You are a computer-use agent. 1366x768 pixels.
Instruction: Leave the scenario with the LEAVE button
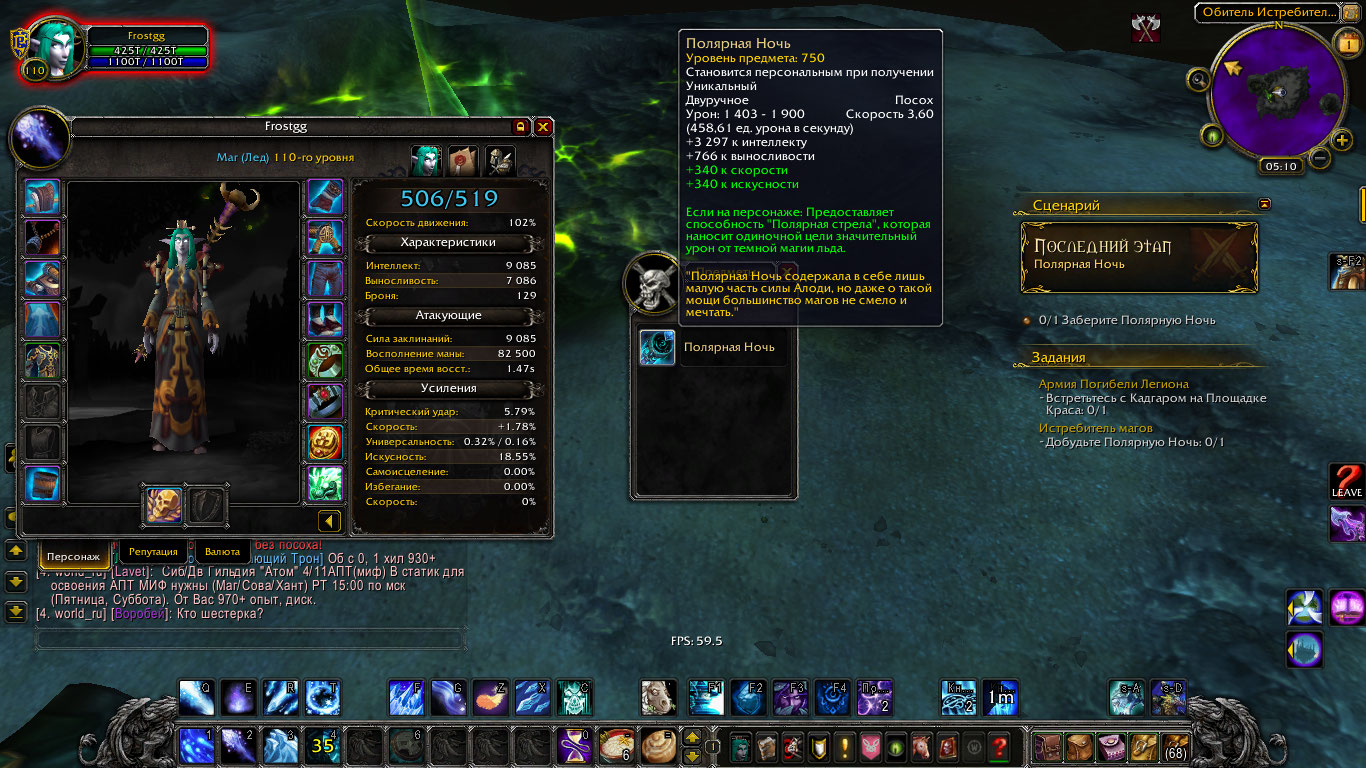coord(1347,481)
